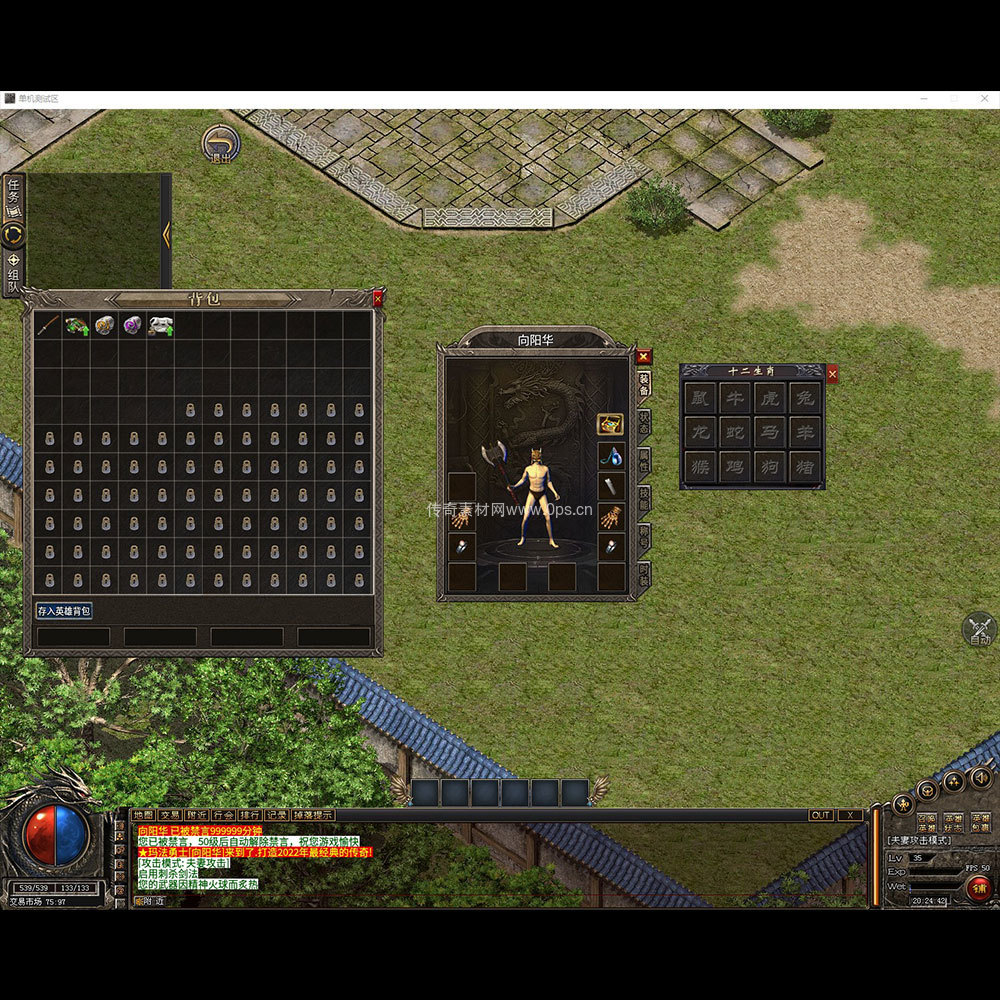Choose the 虎 tiger zodiac tile
This screenshot has height=1000, width=1000.
click(x=769, y=397)
